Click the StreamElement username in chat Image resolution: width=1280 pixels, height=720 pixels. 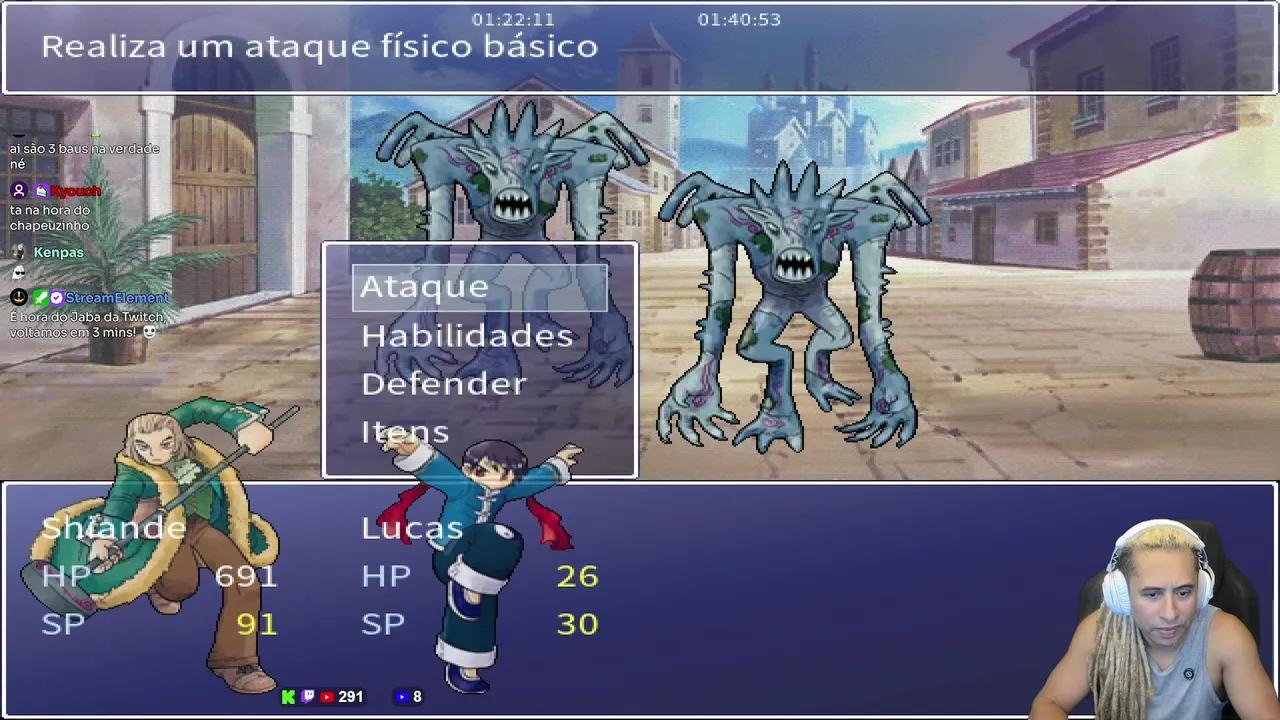(117, 298)
